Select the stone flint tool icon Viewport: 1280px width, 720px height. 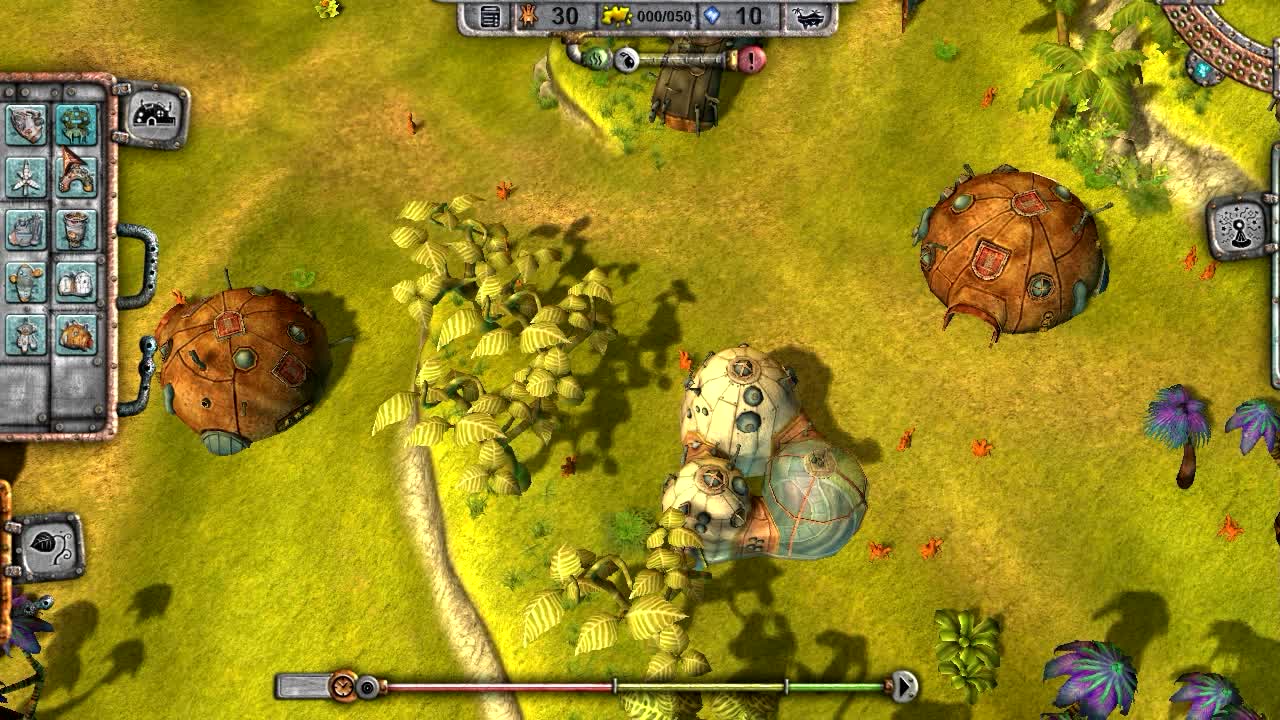(x=25, y=122)
